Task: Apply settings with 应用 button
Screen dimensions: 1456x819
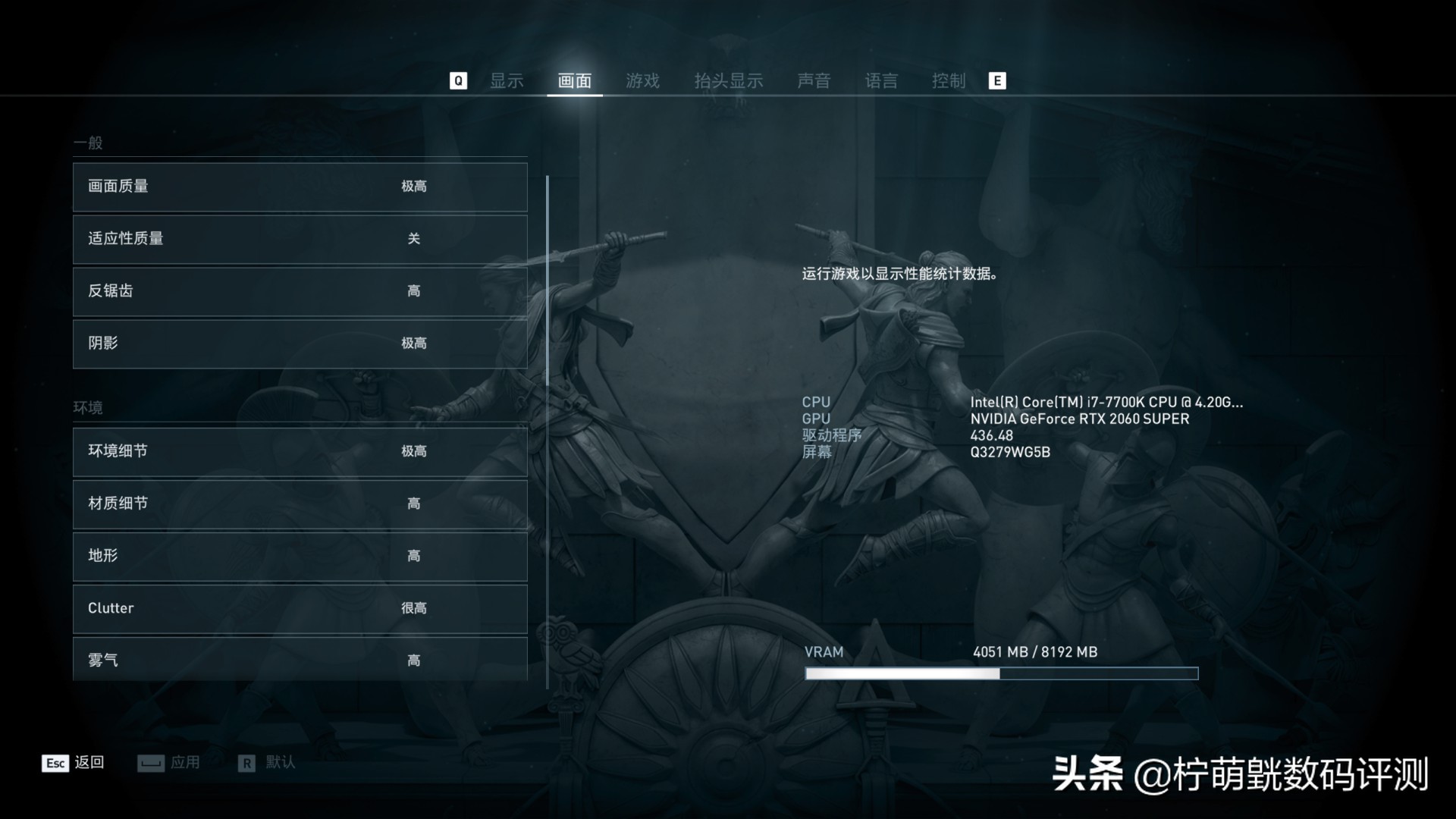Action: click(x=184, y=764)
